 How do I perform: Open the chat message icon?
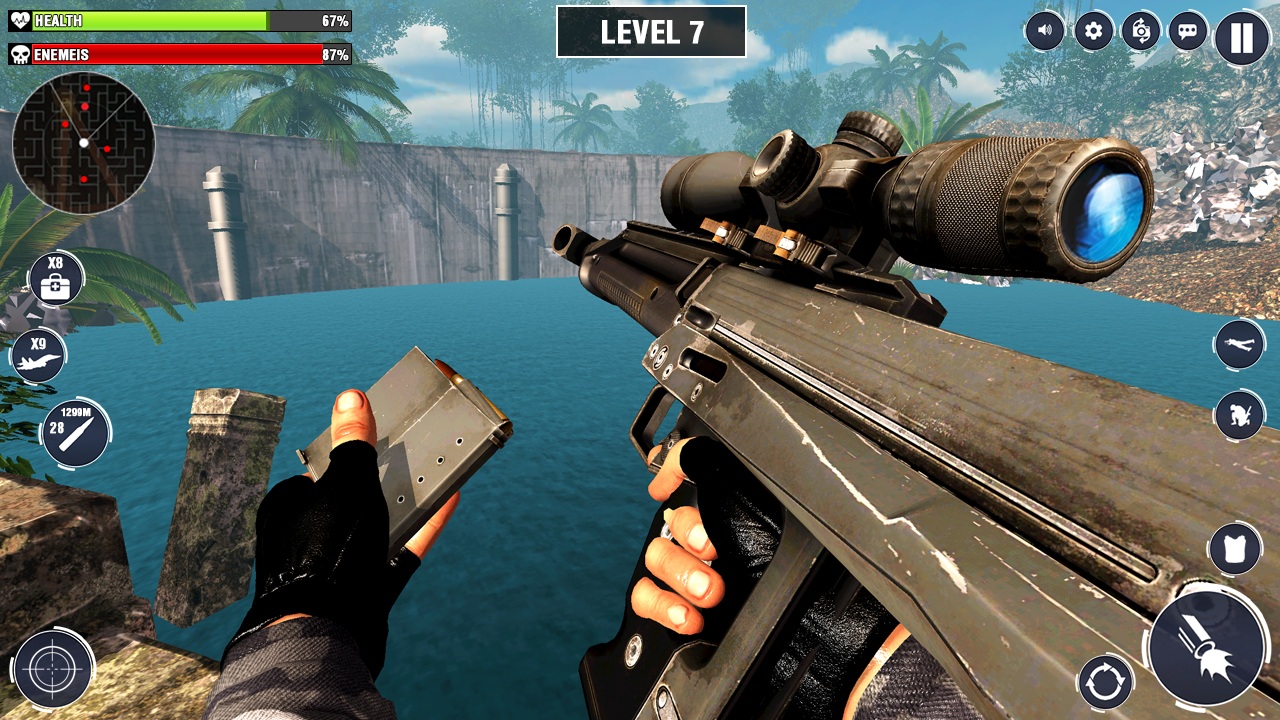pos(1187,30)
